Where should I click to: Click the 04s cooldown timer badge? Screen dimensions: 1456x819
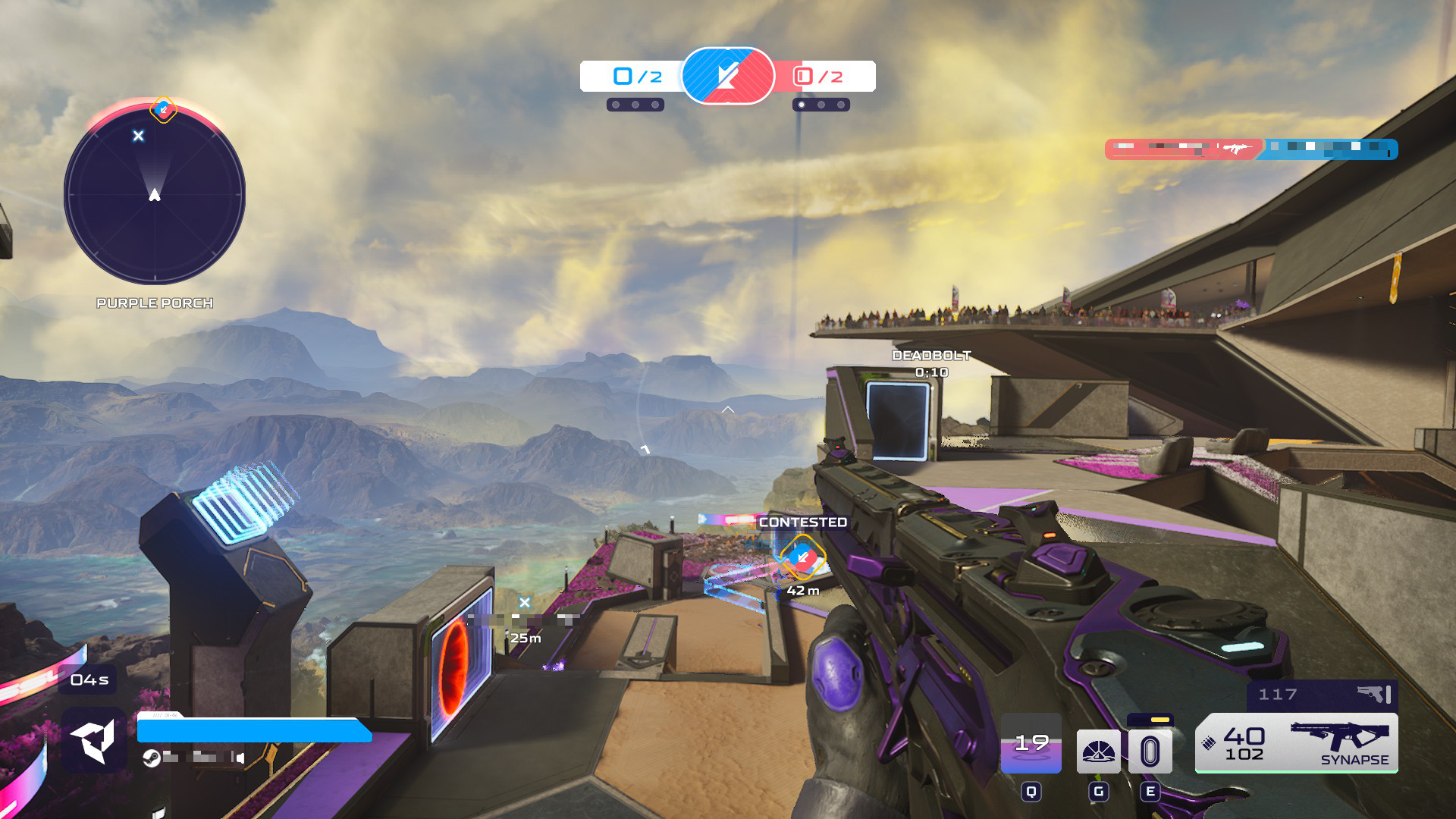pyautogui.click(x=88, y=679)
